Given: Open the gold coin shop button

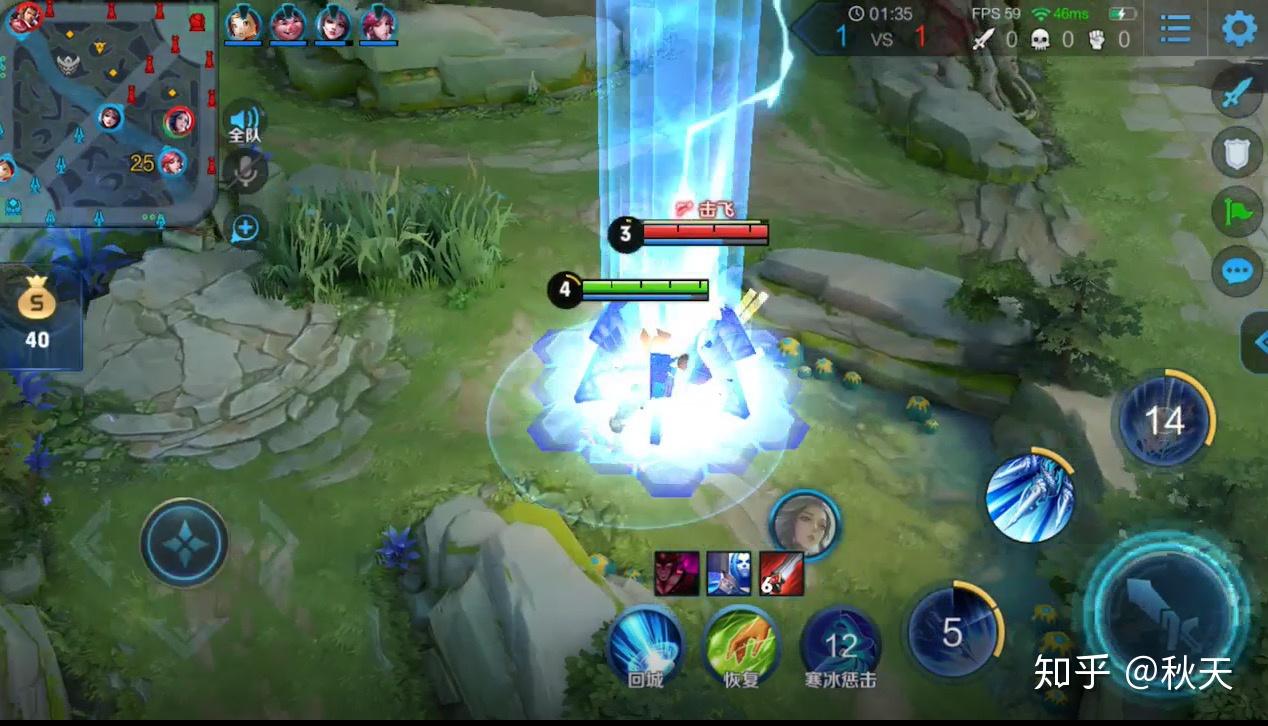Looking at the screenshot, I should click(38, 315).
